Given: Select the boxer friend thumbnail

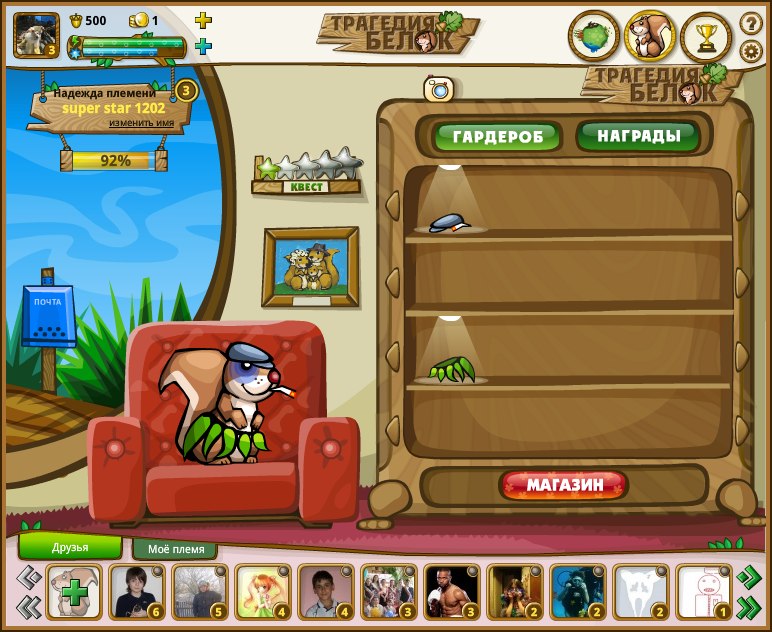Looking at the screenshot, I should [451, 591].
